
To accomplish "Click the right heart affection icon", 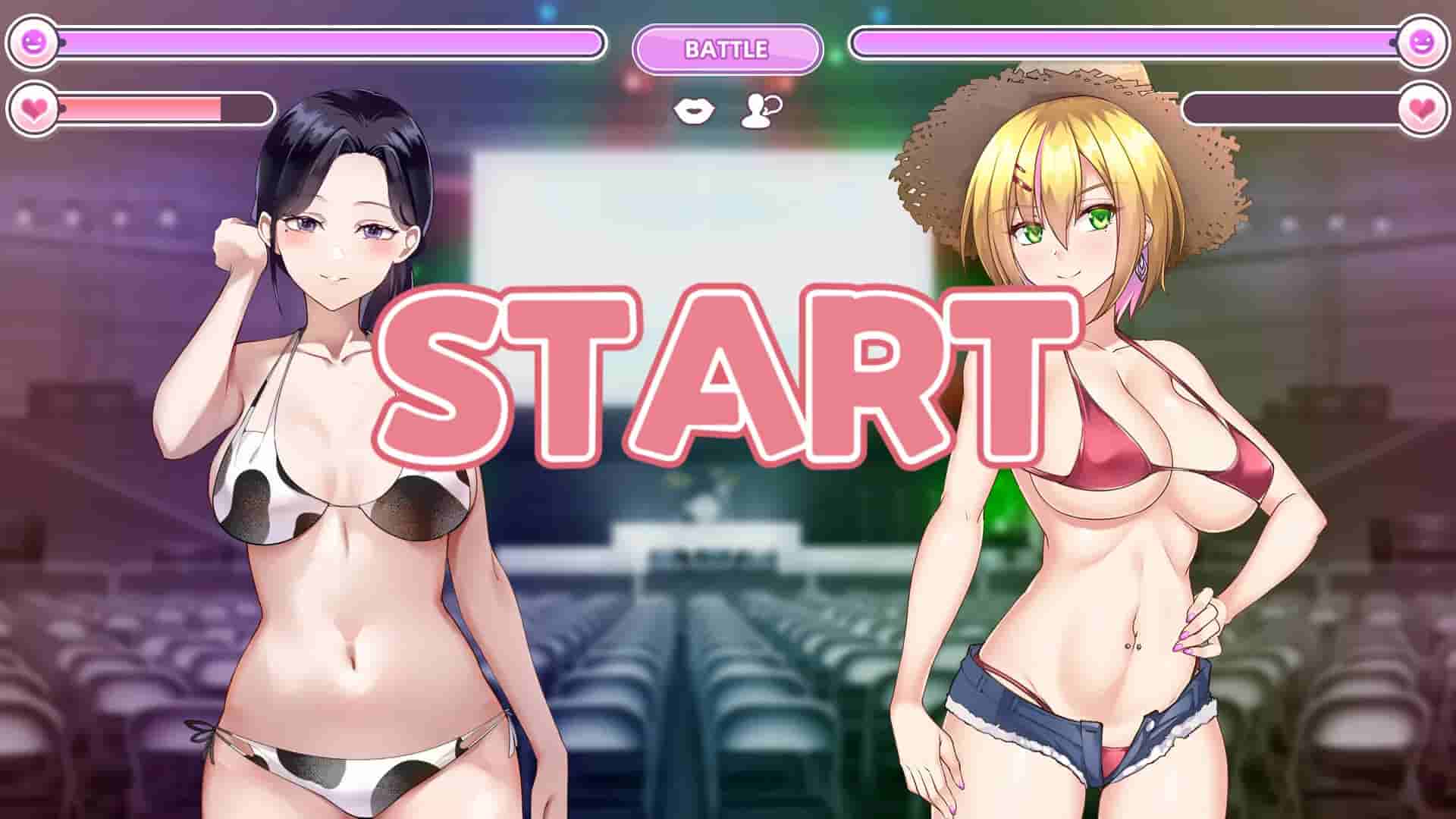I will click(1423, 106).
